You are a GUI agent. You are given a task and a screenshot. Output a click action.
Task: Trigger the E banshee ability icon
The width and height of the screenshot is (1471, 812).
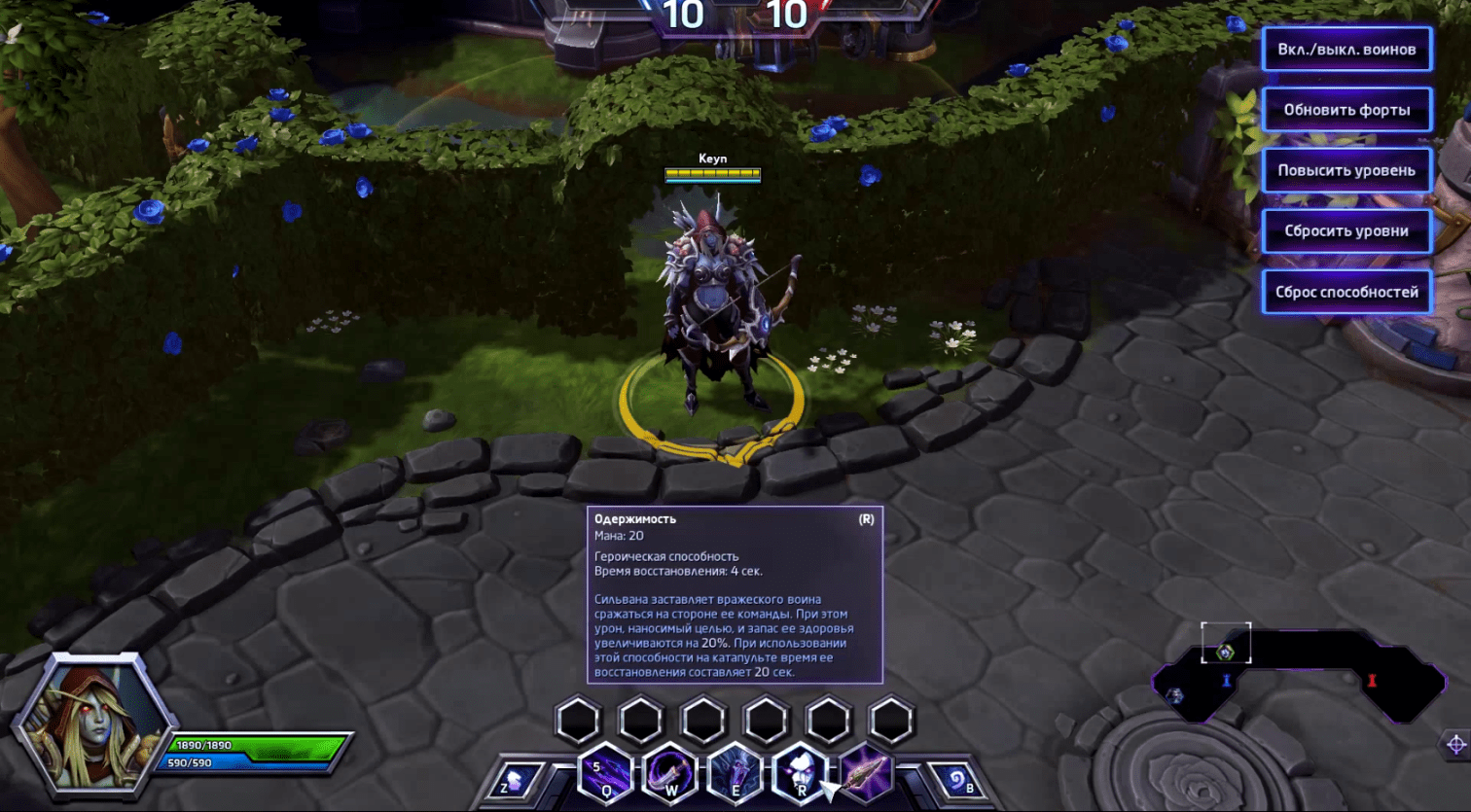pos(735,775)
